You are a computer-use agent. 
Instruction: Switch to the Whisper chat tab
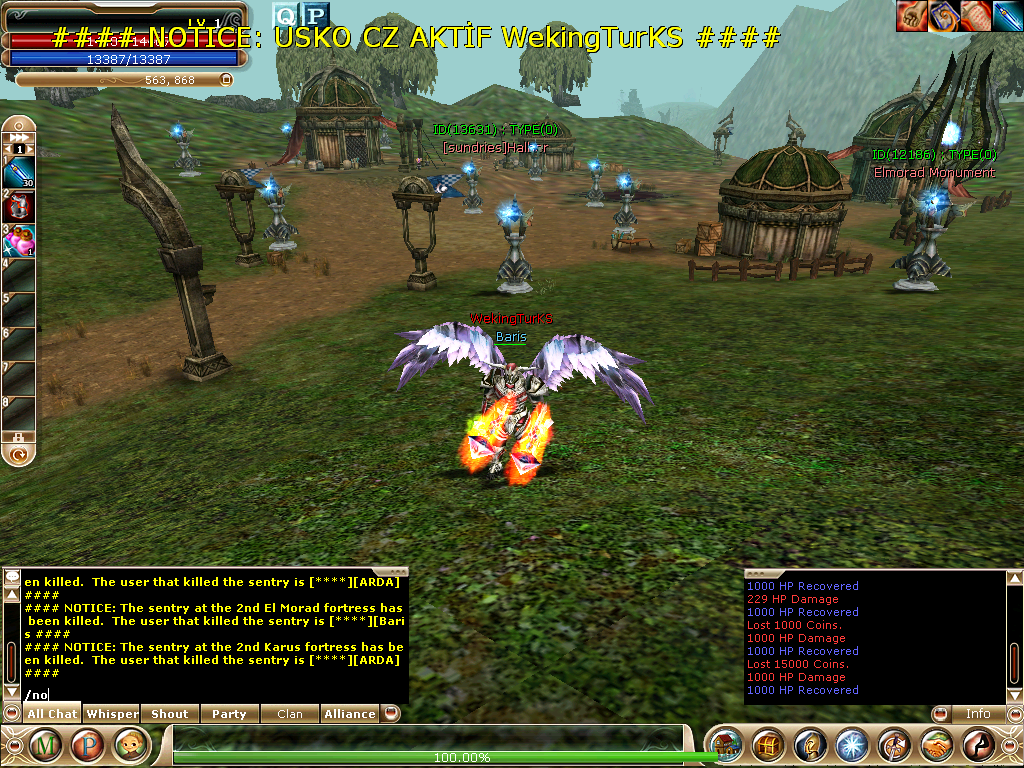click(112, 714)
